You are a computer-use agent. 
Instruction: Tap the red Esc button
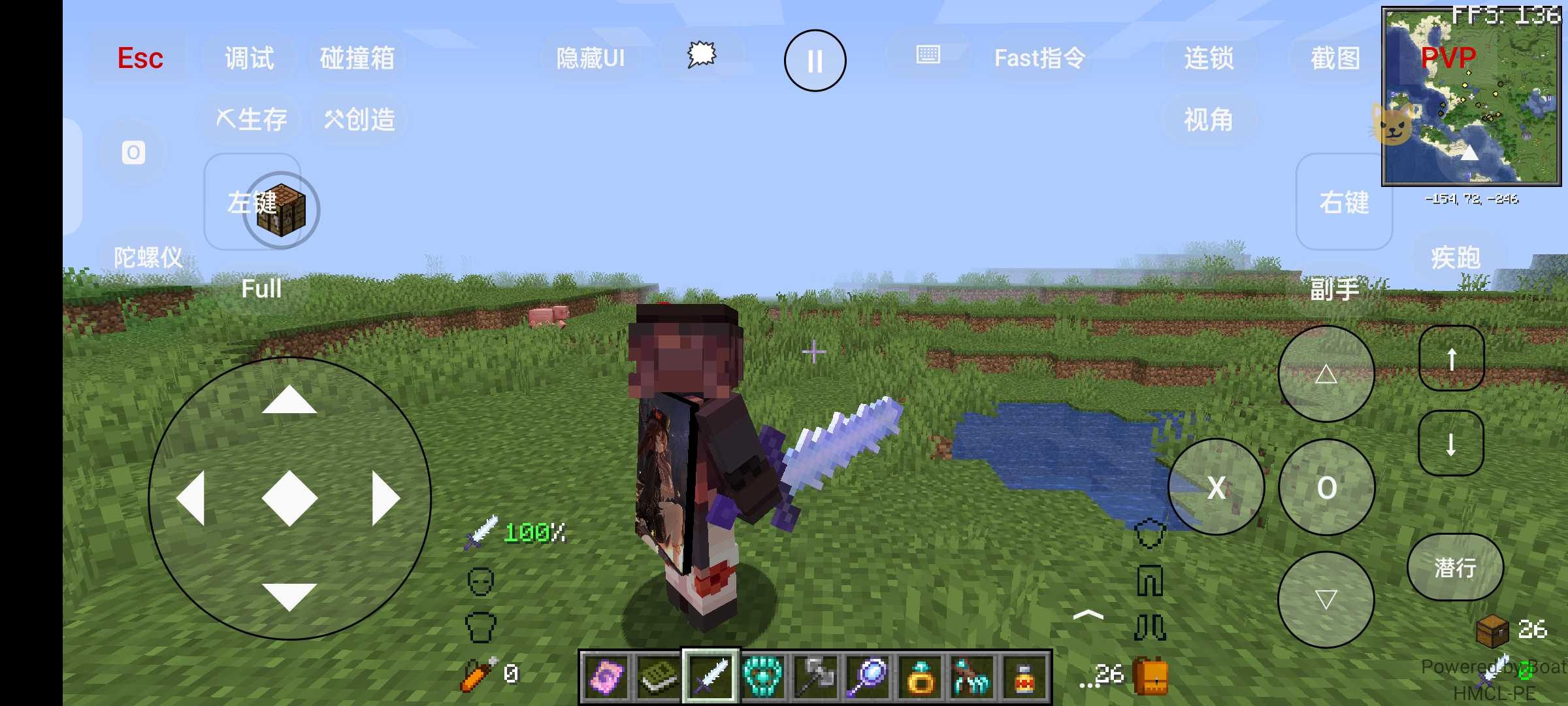pos(140,58)
